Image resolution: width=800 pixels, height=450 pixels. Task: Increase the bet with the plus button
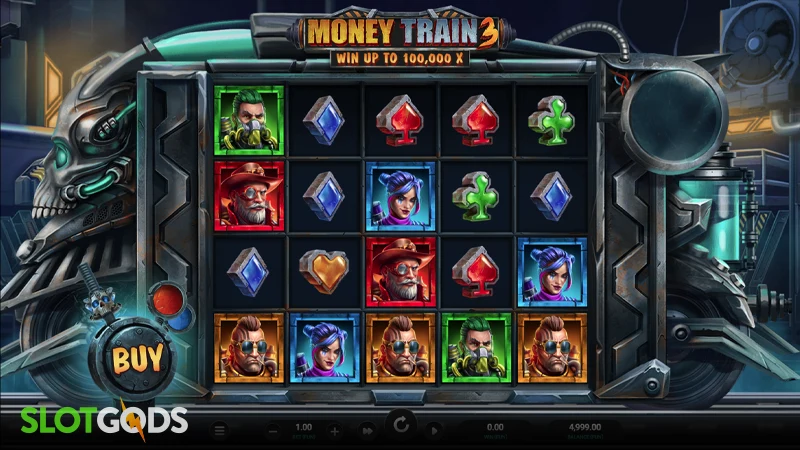point(335,431)
